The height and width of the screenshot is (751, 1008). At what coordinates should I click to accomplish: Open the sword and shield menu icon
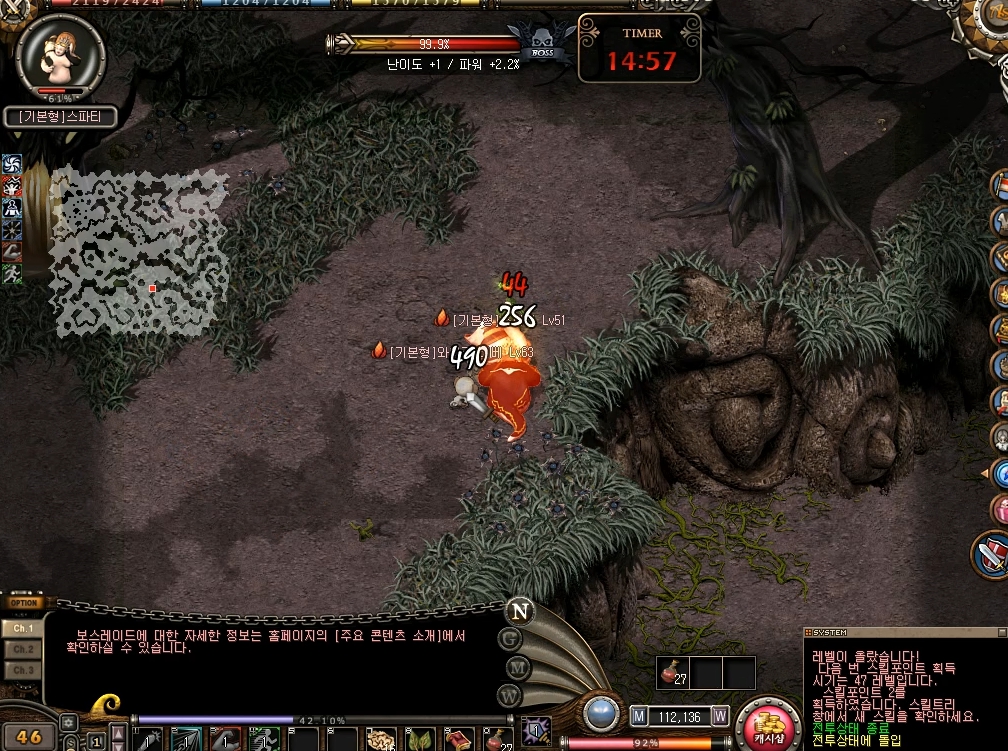pos(992,555)
